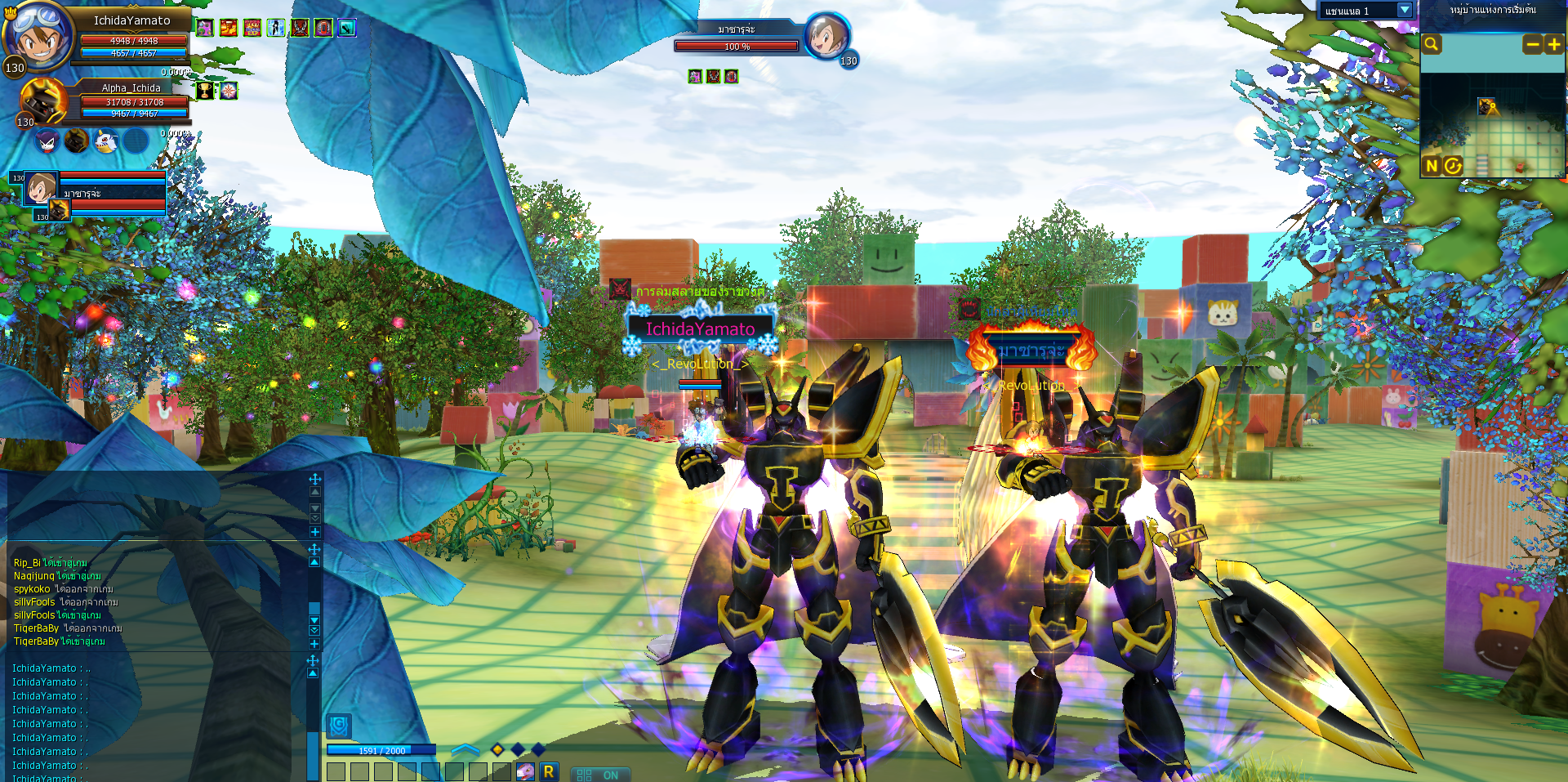Toggle the minimap N compass button
Screen dimensions: 1568x782
[x=1432, y=166]
